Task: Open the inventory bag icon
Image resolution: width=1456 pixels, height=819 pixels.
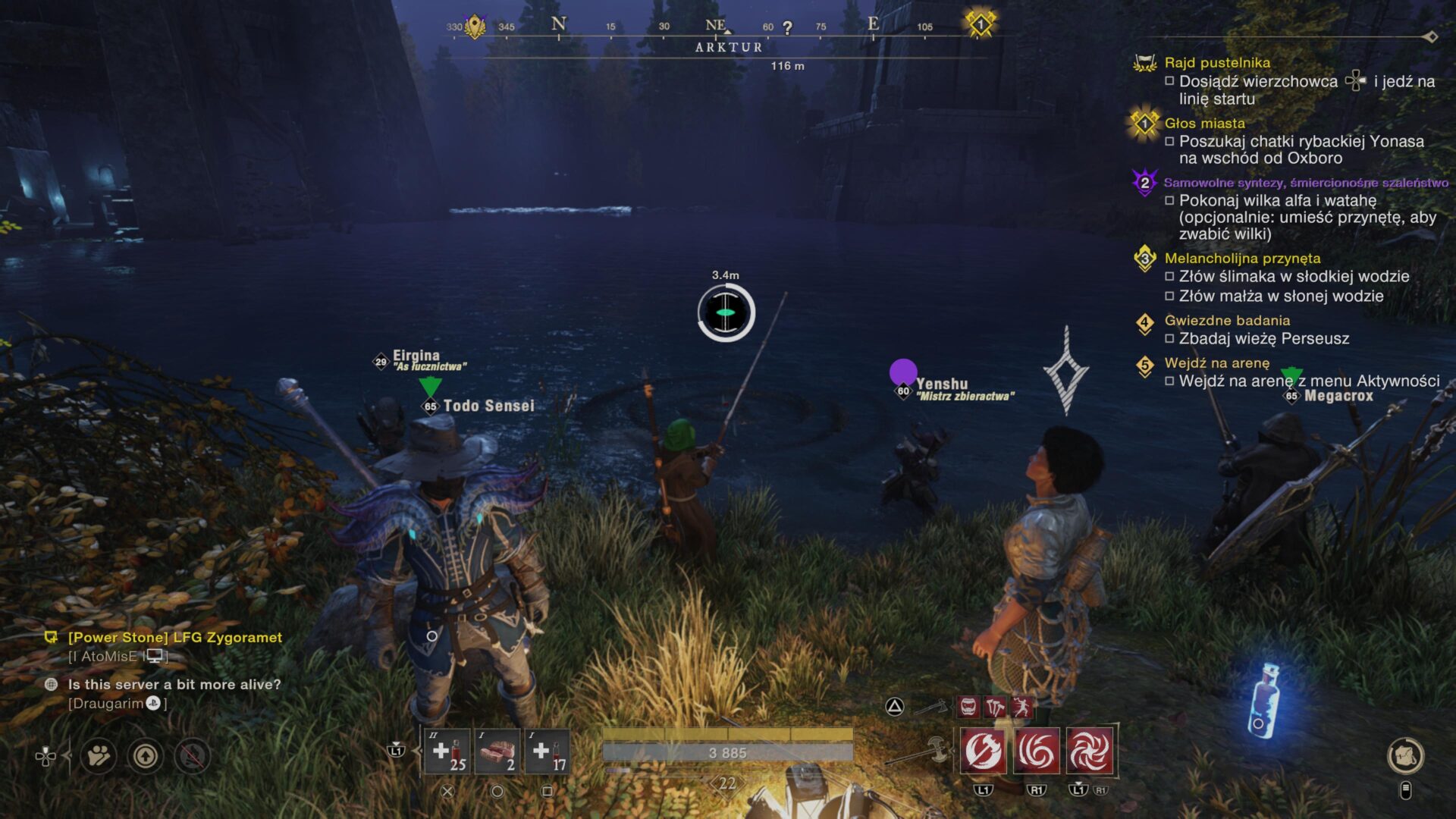Action: click(x=1405, y=755)
